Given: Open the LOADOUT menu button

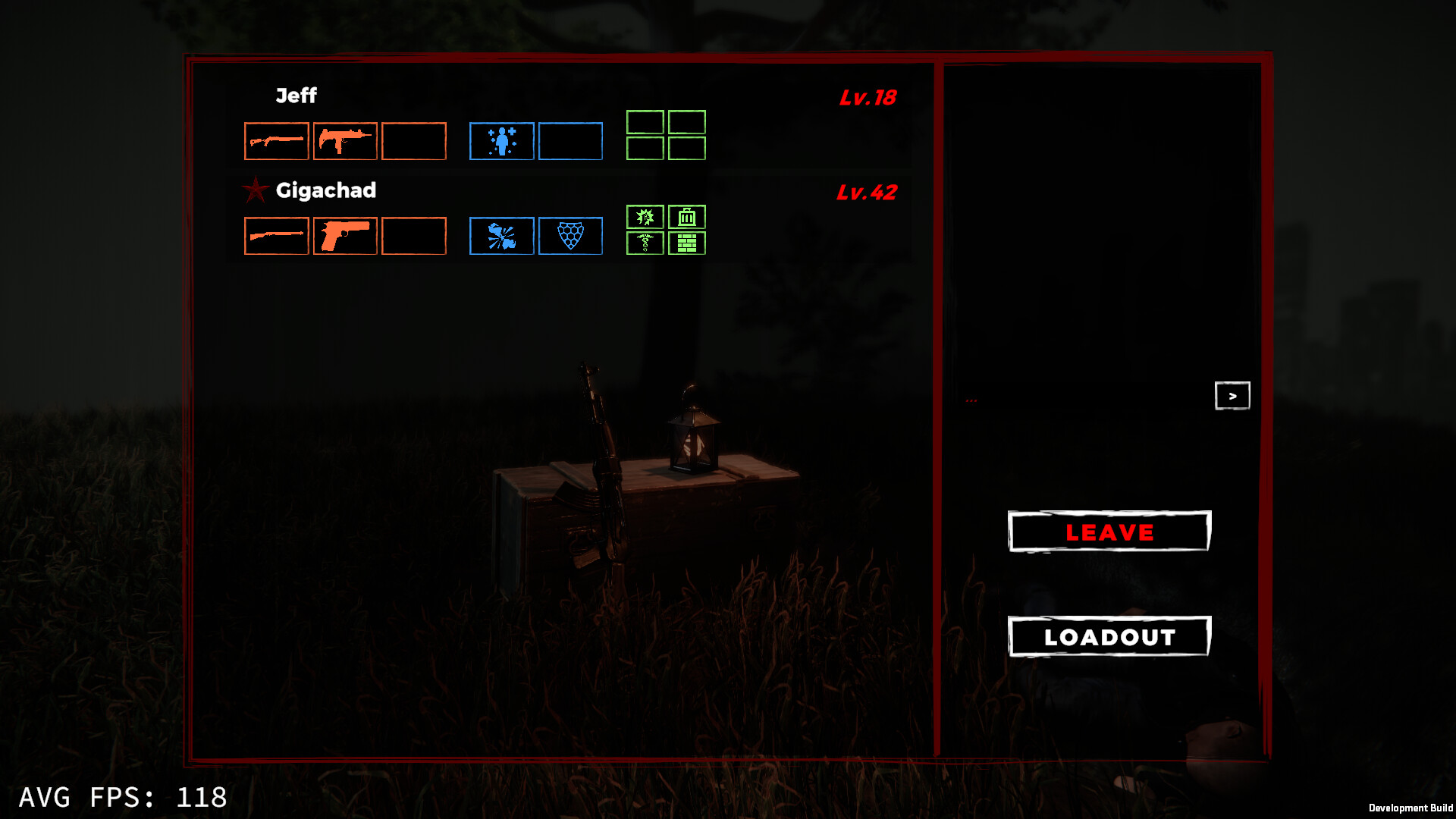Looking at the screenshot, I should (x=1109, y=636).
